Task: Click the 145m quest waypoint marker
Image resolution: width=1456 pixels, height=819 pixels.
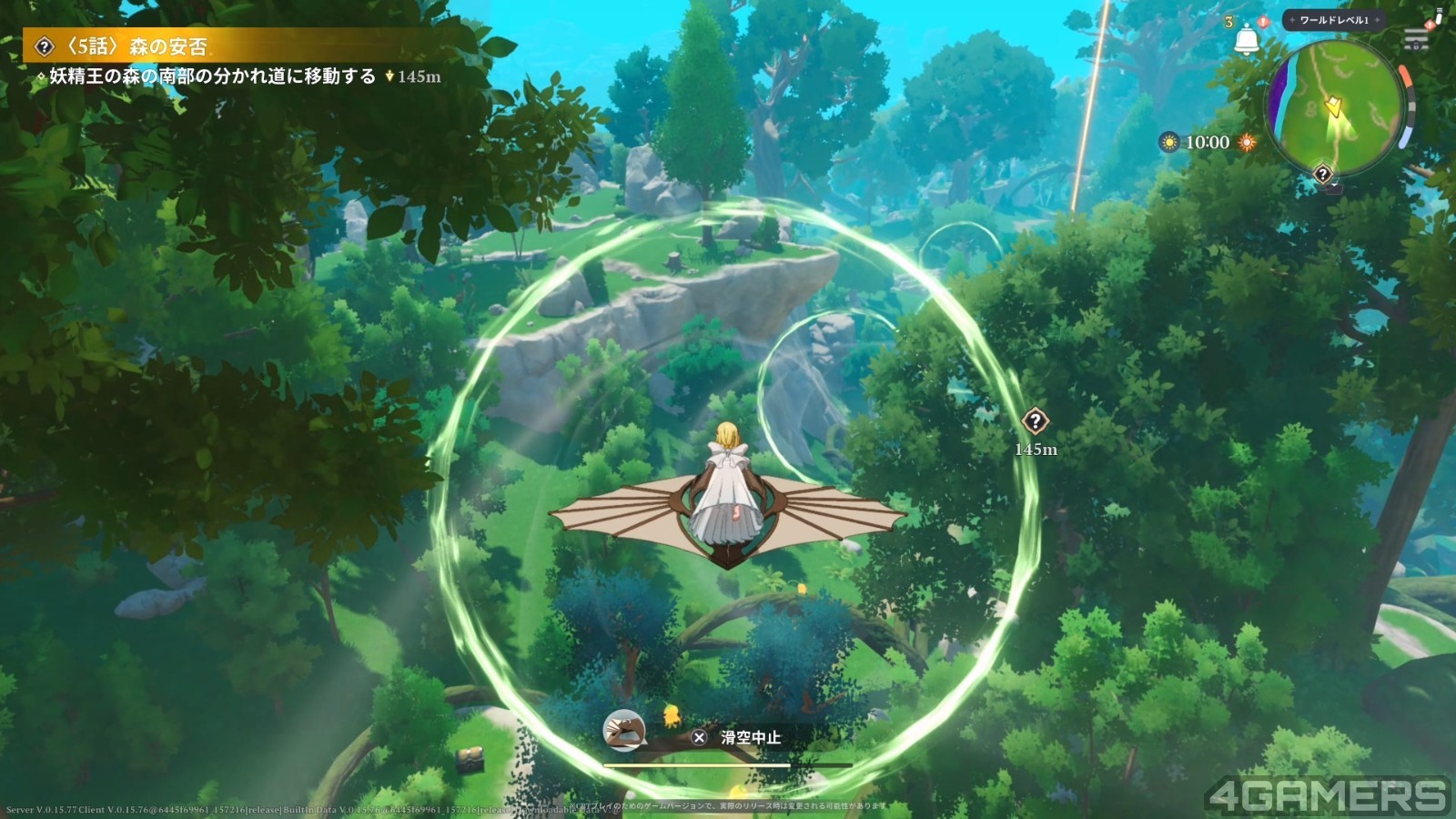Action: 1035,421
